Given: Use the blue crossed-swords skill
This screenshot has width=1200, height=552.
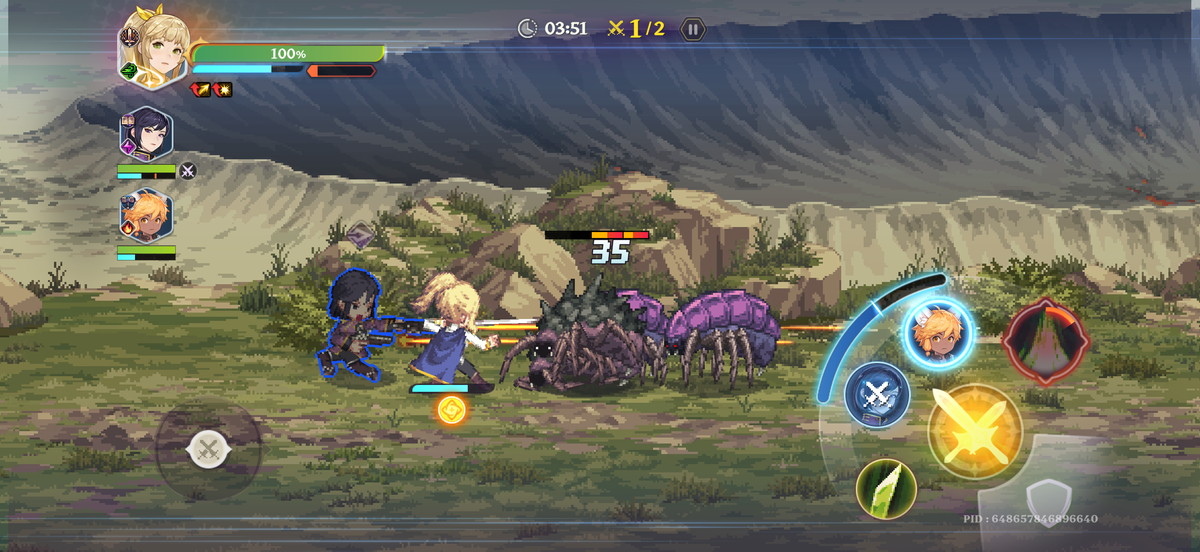Looking at the screenshot, I should [x=877, y=393].
